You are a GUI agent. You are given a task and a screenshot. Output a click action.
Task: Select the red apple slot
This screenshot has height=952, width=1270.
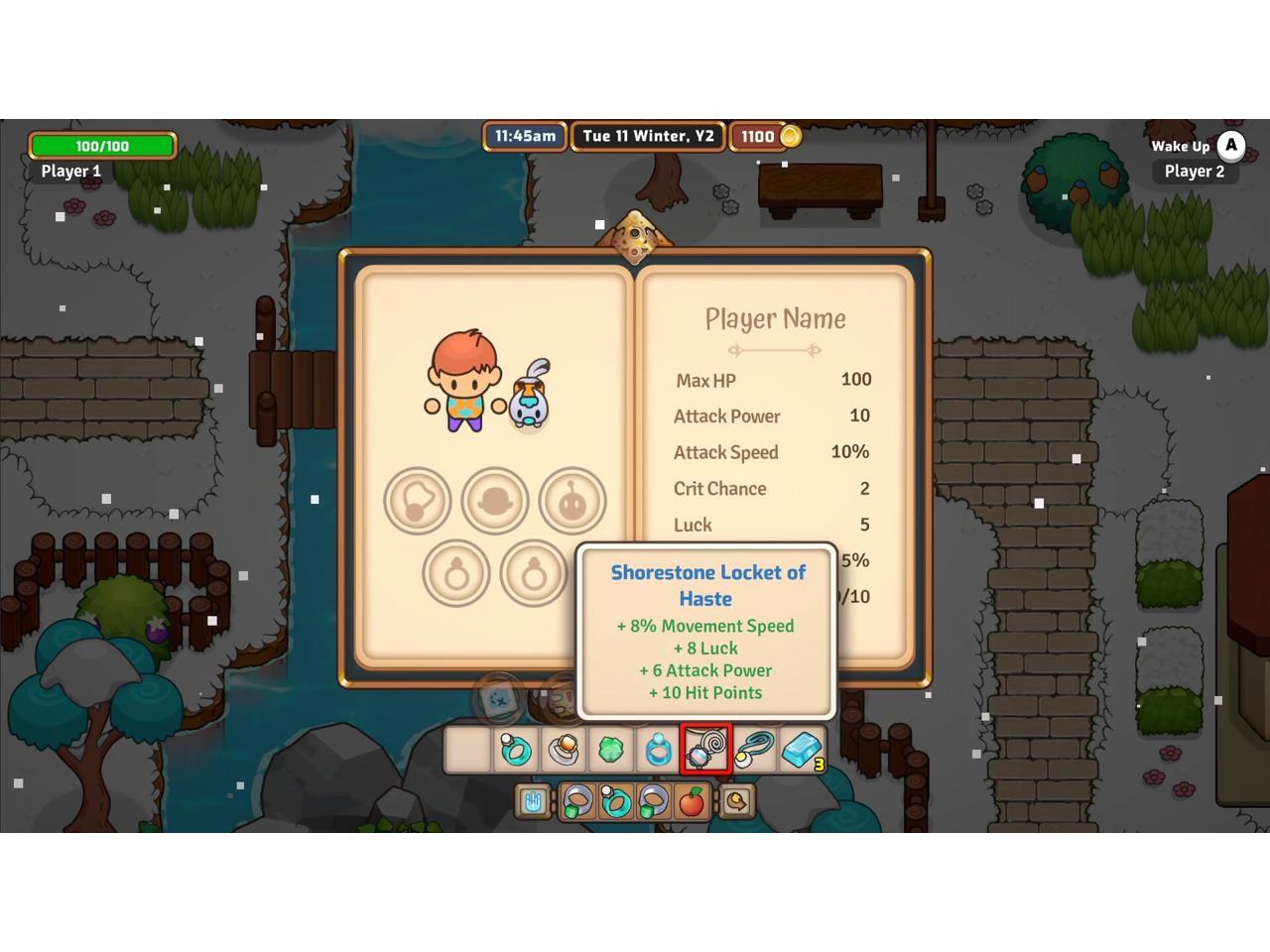692,801
